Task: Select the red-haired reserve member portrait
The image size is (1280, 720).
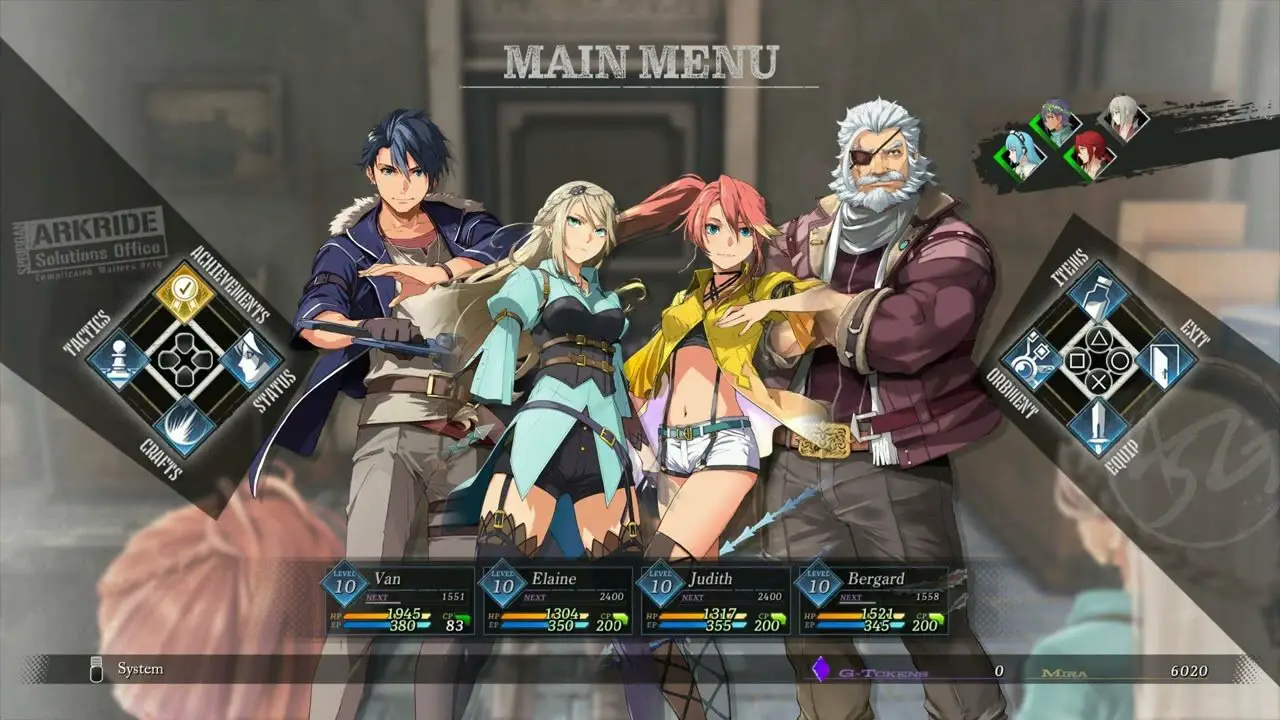Action: (x=1090, y=156)
